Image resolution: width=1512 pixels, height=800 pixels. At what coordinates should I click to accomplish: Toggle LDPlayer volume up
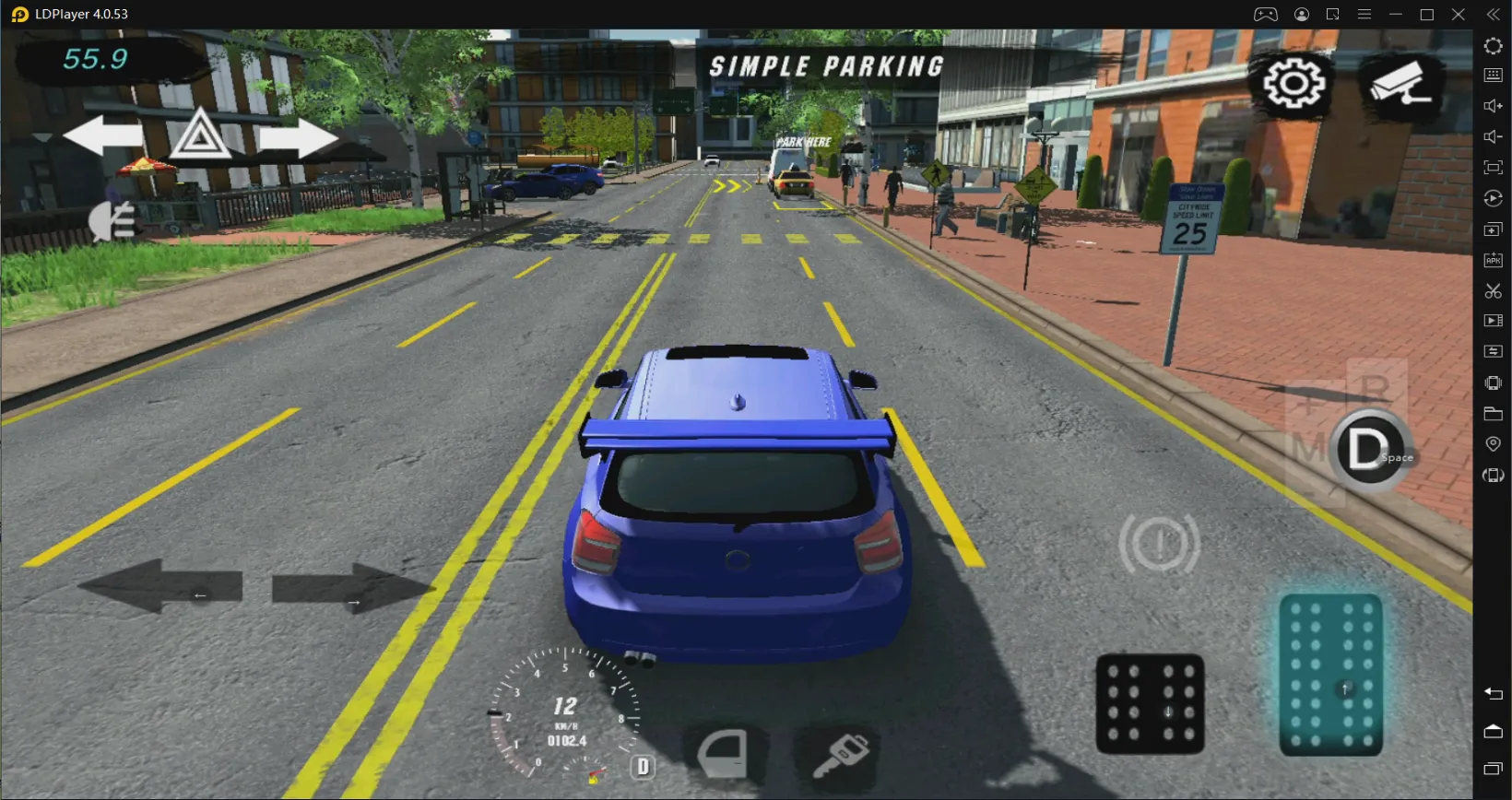point(1494,105)
